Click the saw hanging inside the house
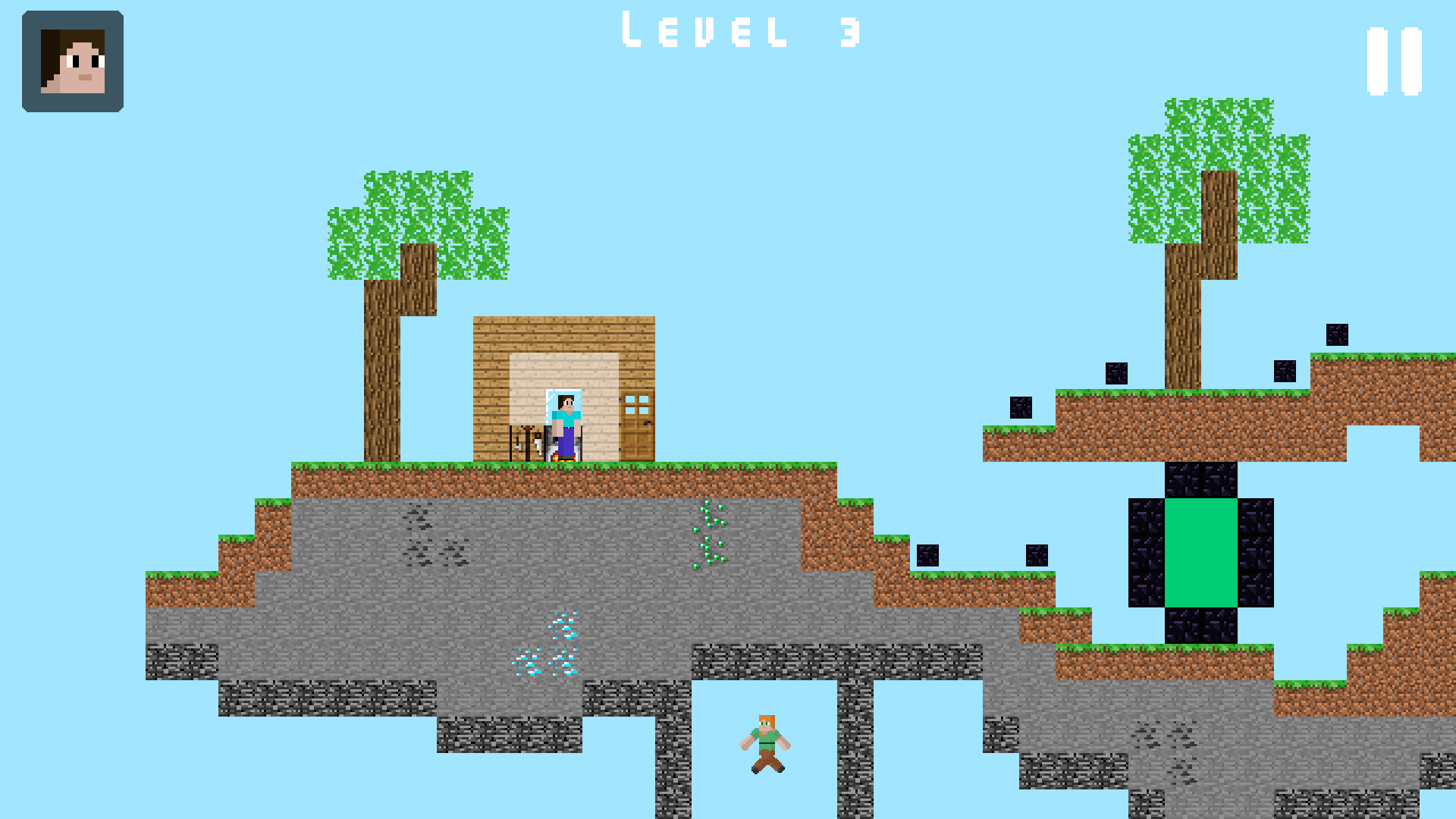The image size is (1456, 819). coord(538,444)
